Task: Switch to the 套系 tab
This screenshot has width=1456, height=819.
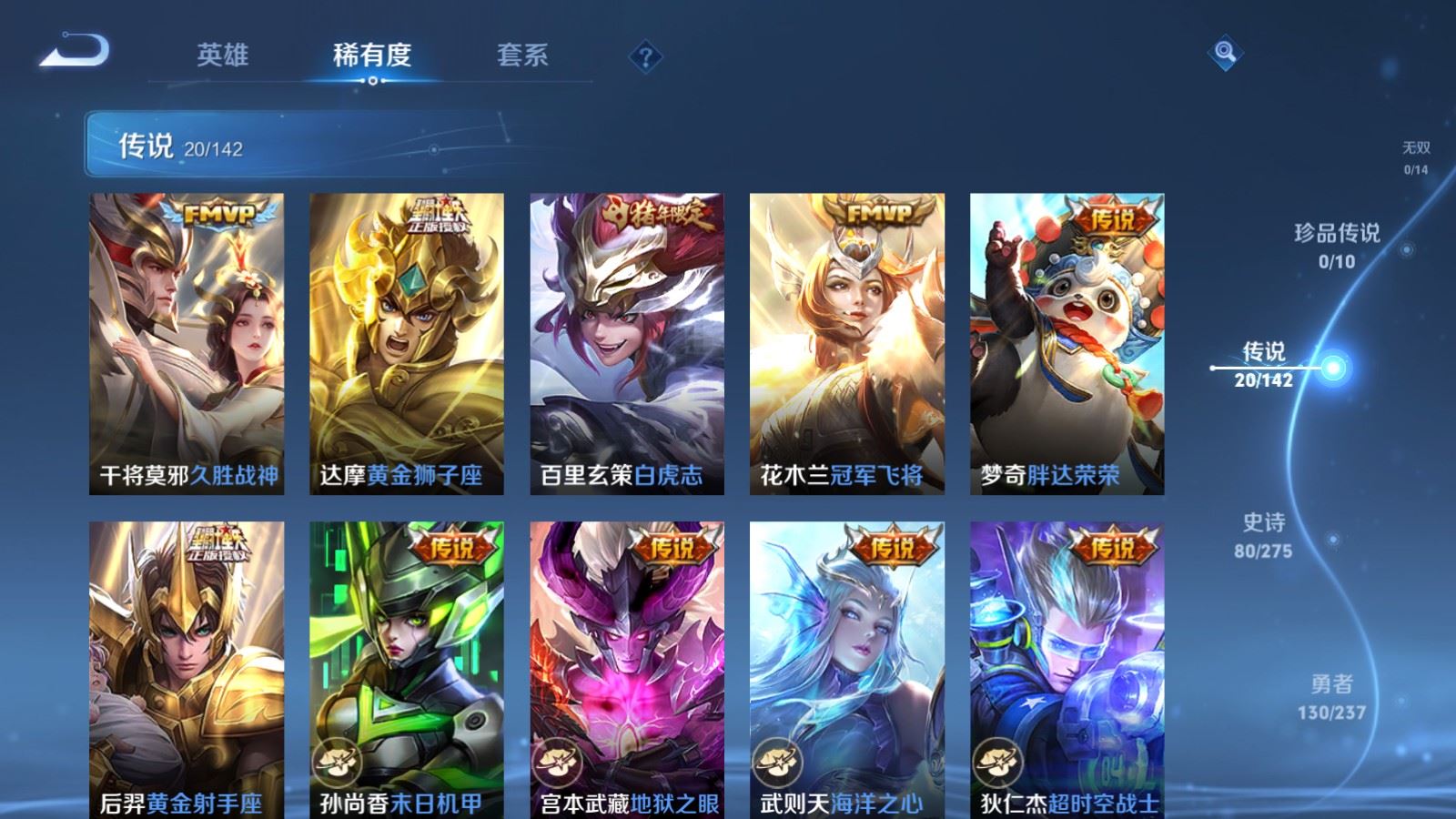Action: coord(521,55)
